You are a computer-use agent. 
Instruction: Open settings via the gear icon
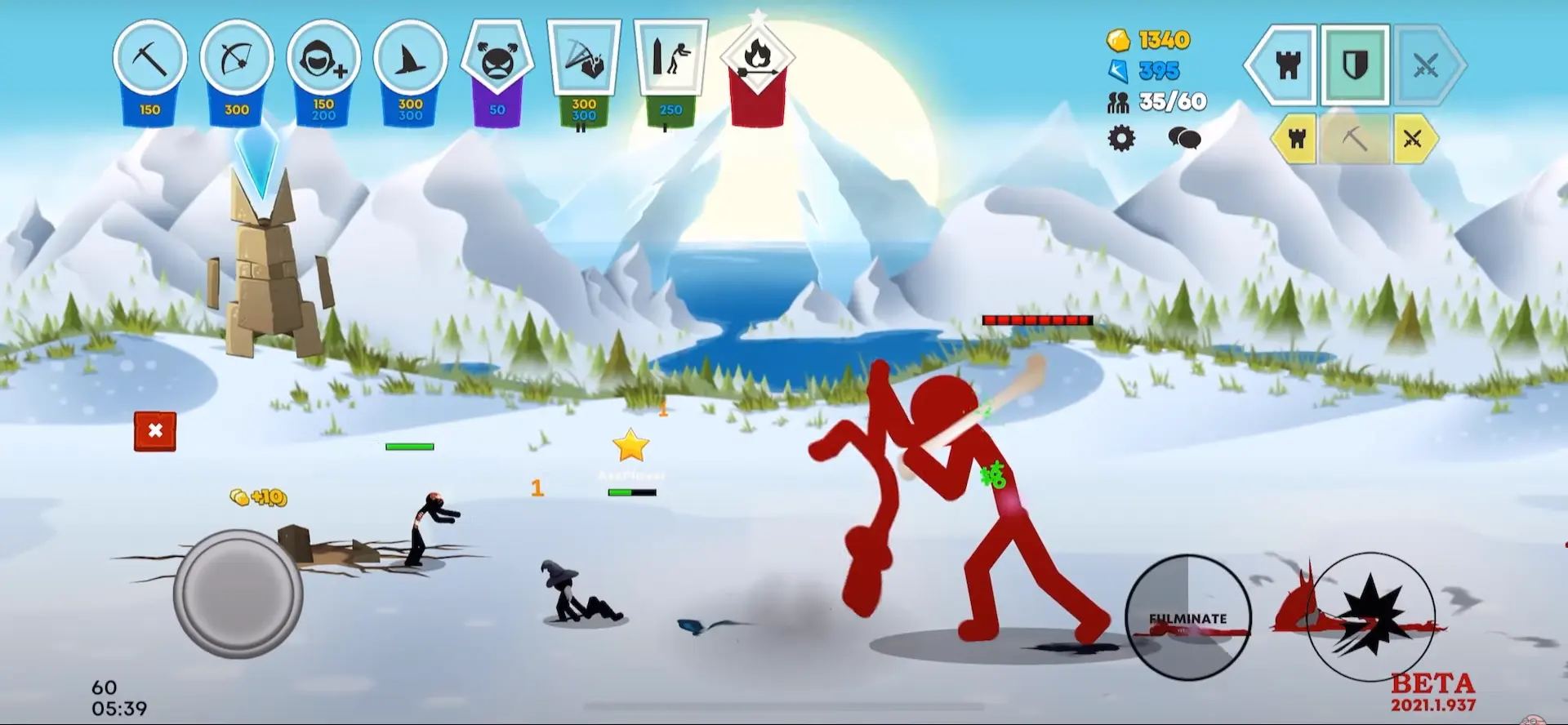tap(1121, 138)
